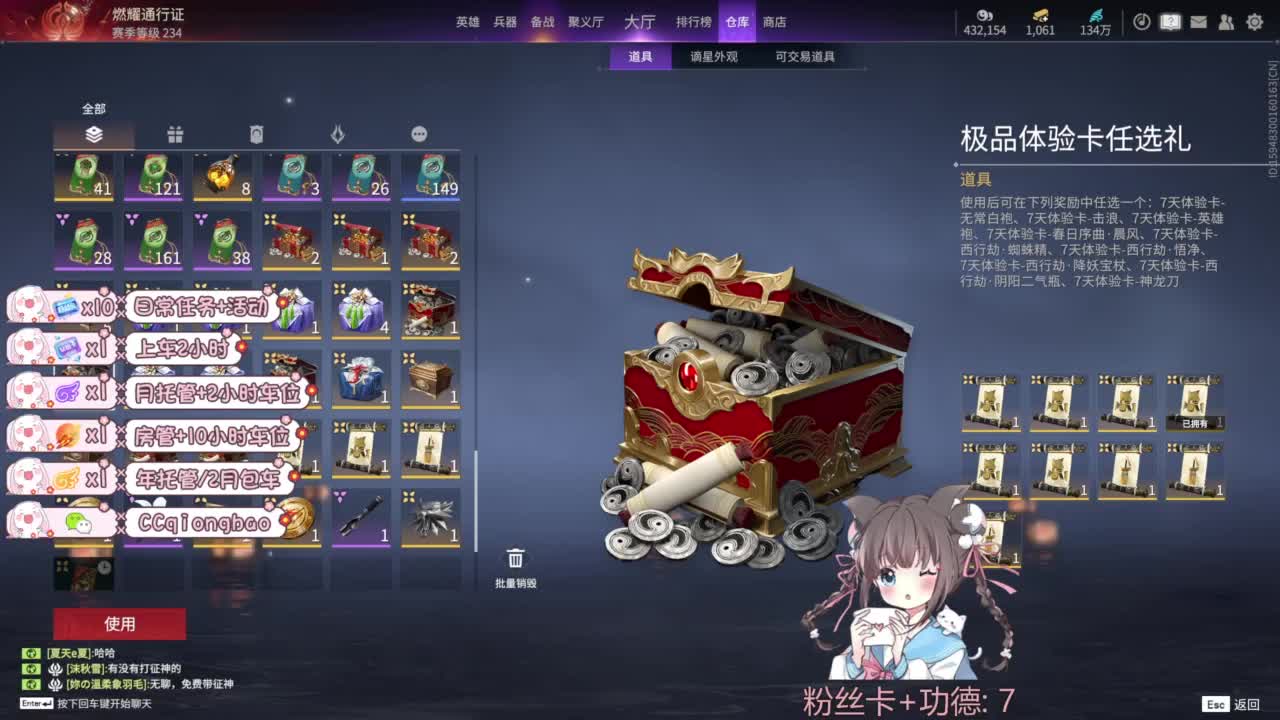This screenshot has height=720, width=1280.
Task: Click the clock timer icon near the top bar
Action: pyautogui.click(x=1141, y=21)
